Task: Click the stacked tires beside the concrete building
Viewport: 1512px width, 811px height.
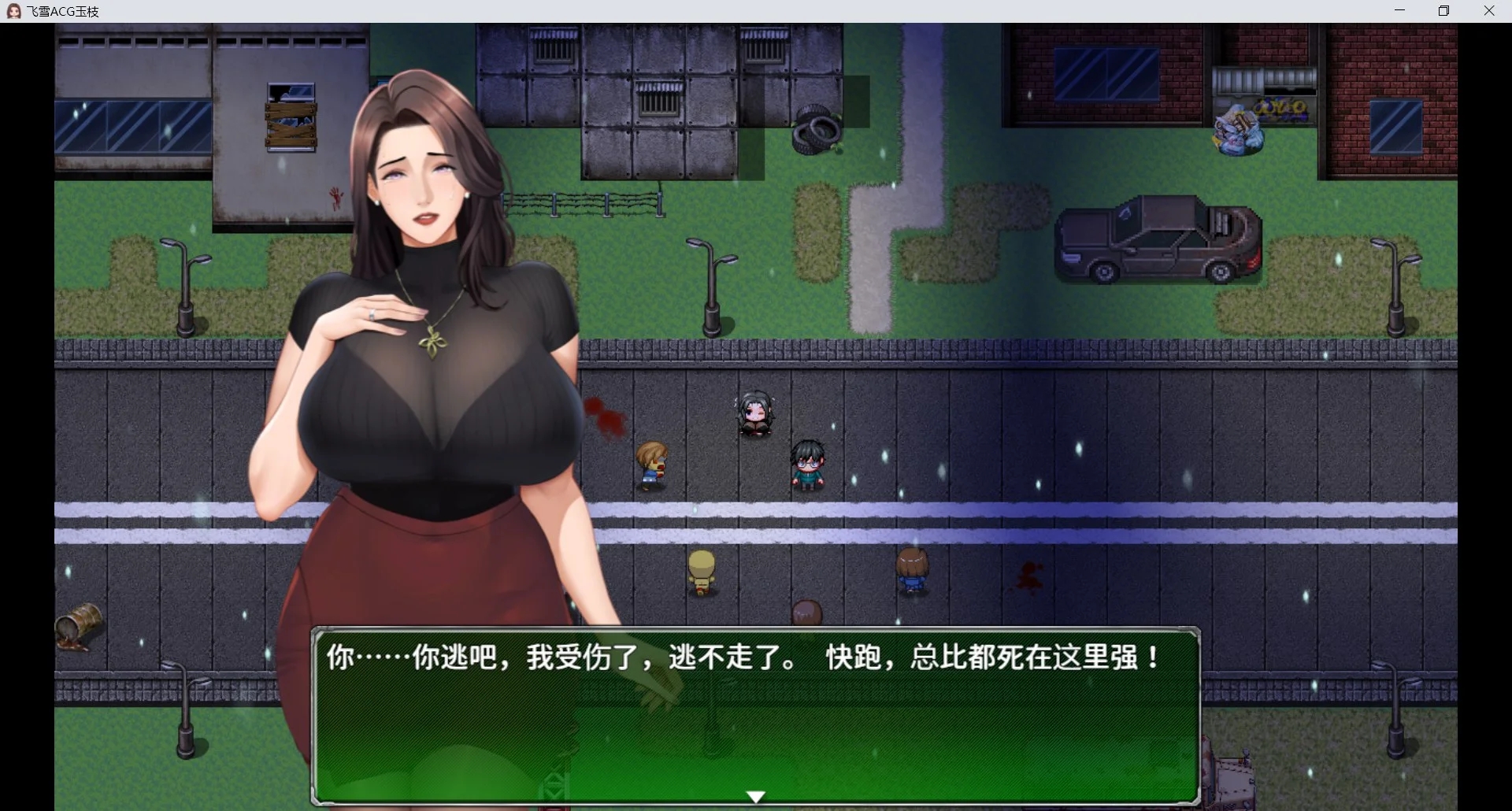Action: (815, 130)
